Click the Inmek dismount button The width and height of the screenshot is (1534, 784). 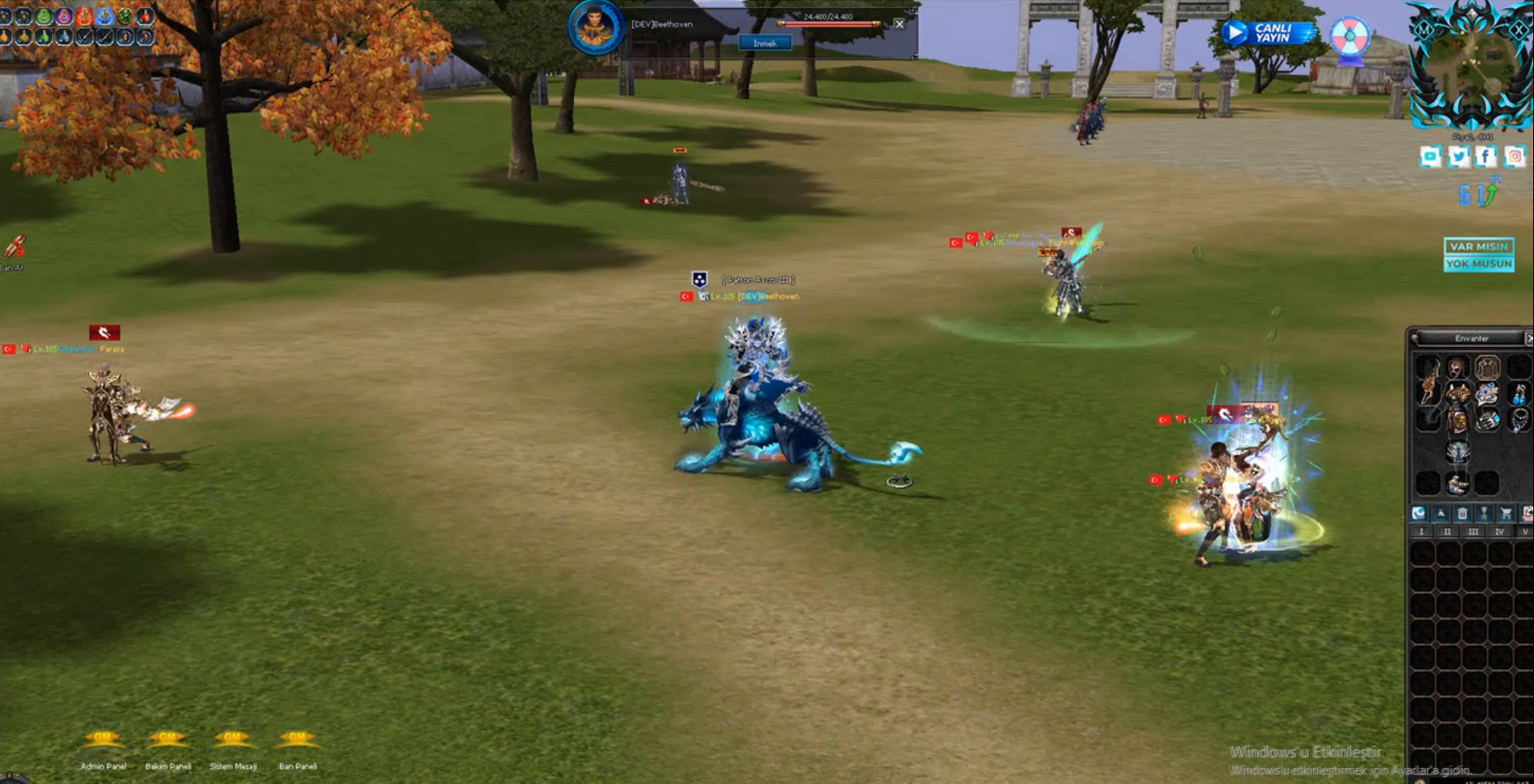coord(764,44)
